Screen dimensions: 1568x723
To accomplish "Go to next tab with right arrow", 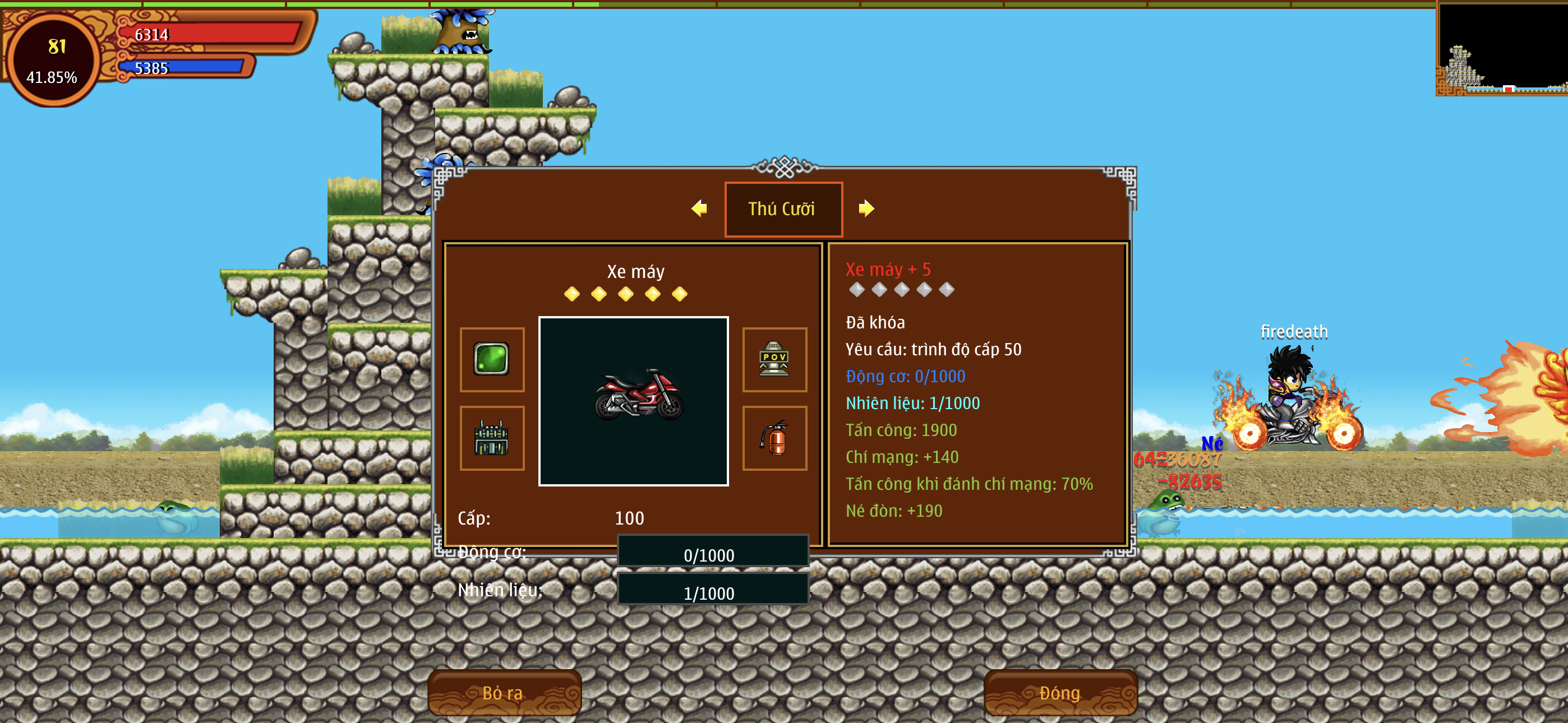I will pos(866,208).
